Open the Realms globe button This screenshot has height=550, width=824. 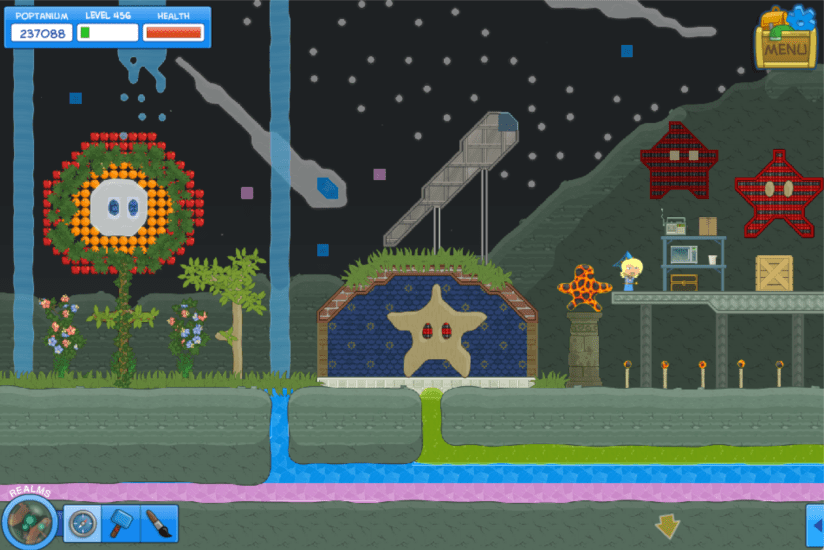[x=29, y=522]
